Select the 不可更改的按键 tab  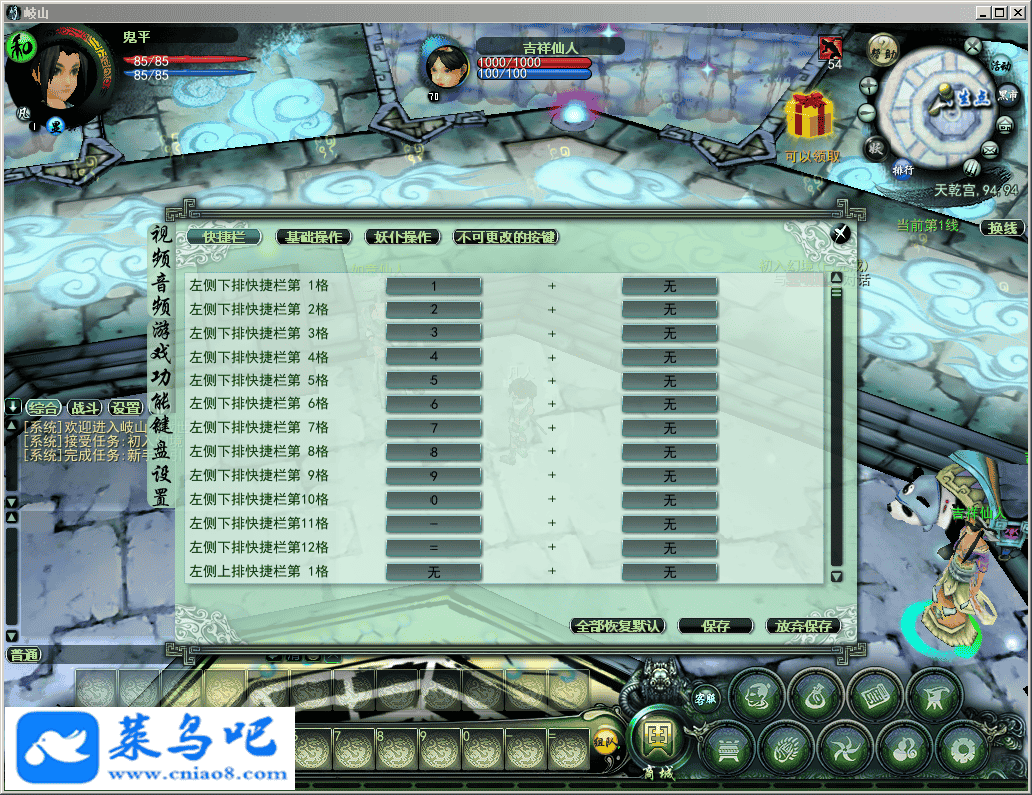coord(505,237)
